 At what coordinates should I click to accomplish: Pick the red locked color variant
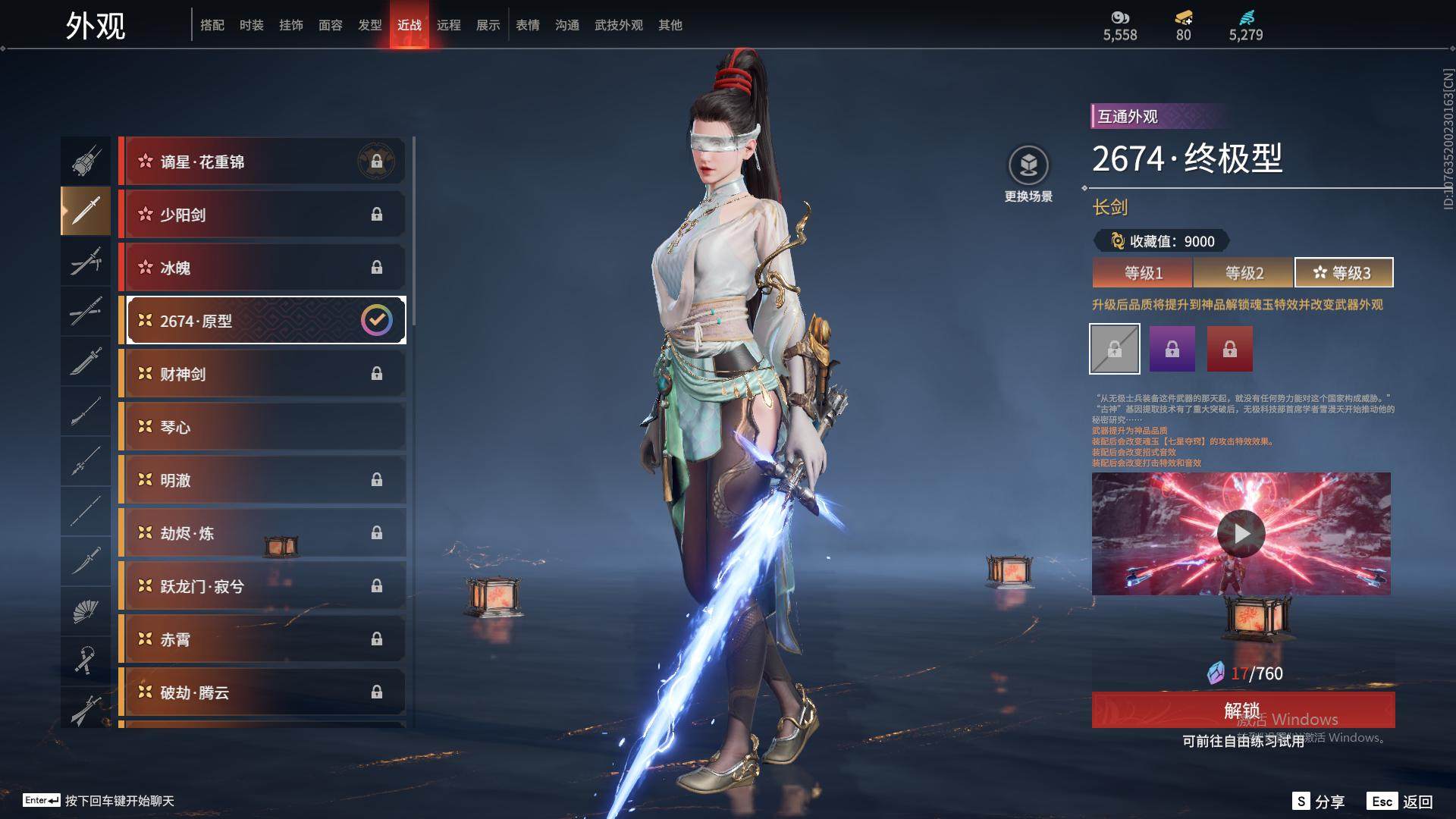tap(1229, 349)
